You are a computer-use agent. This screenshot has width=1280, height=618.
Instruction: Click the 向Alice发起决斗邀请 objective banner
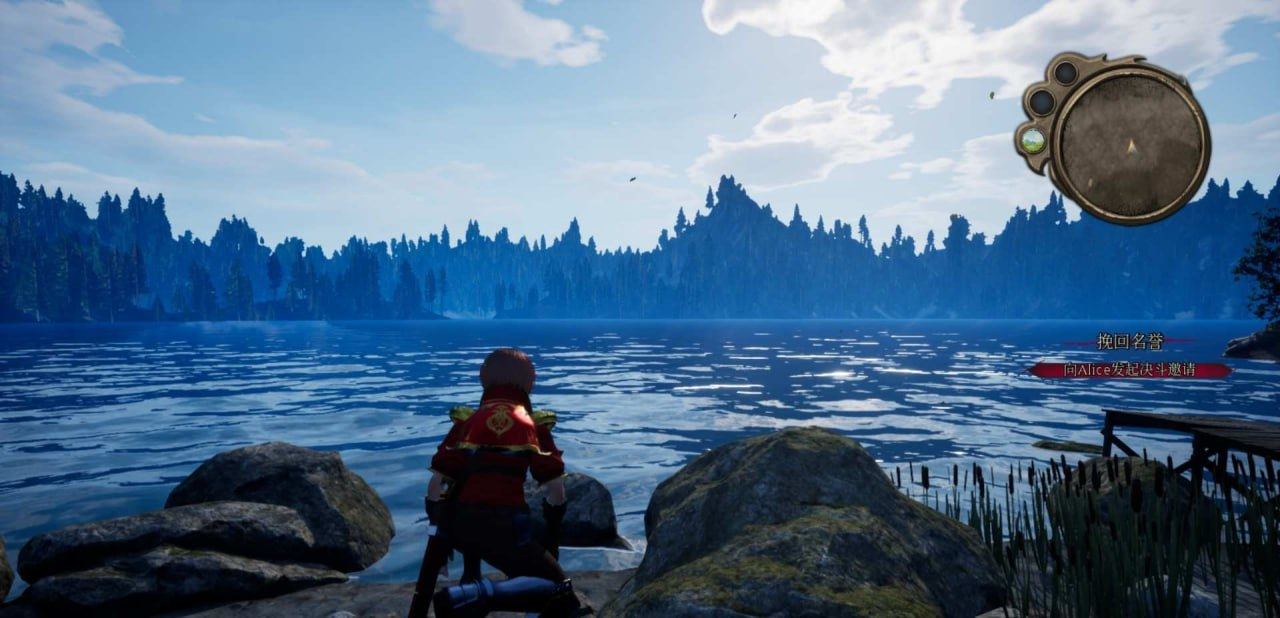click(x=1130, y=370)
